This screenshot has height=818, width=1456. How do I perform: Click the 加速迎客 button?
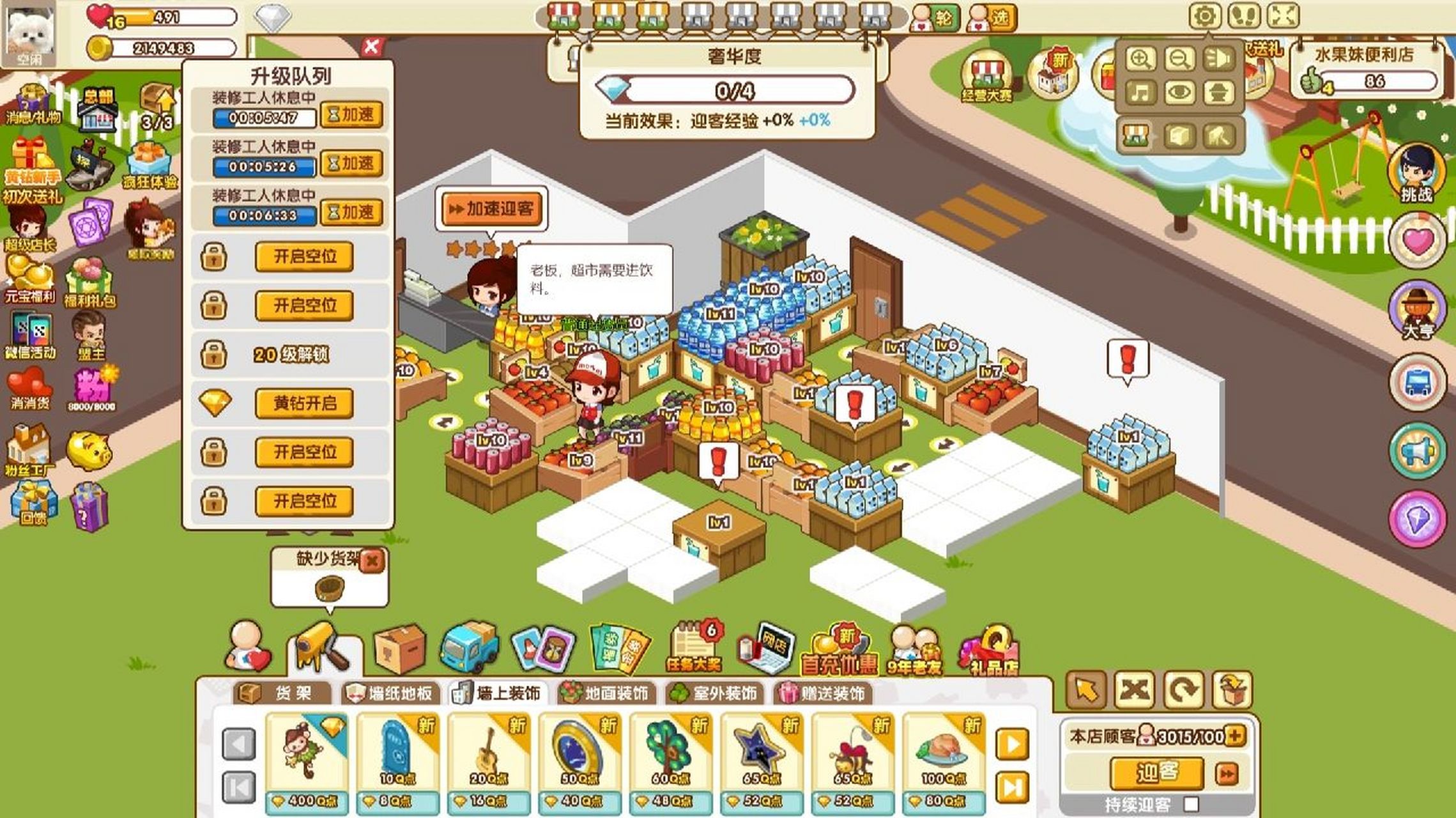click(x=491, y=209)
